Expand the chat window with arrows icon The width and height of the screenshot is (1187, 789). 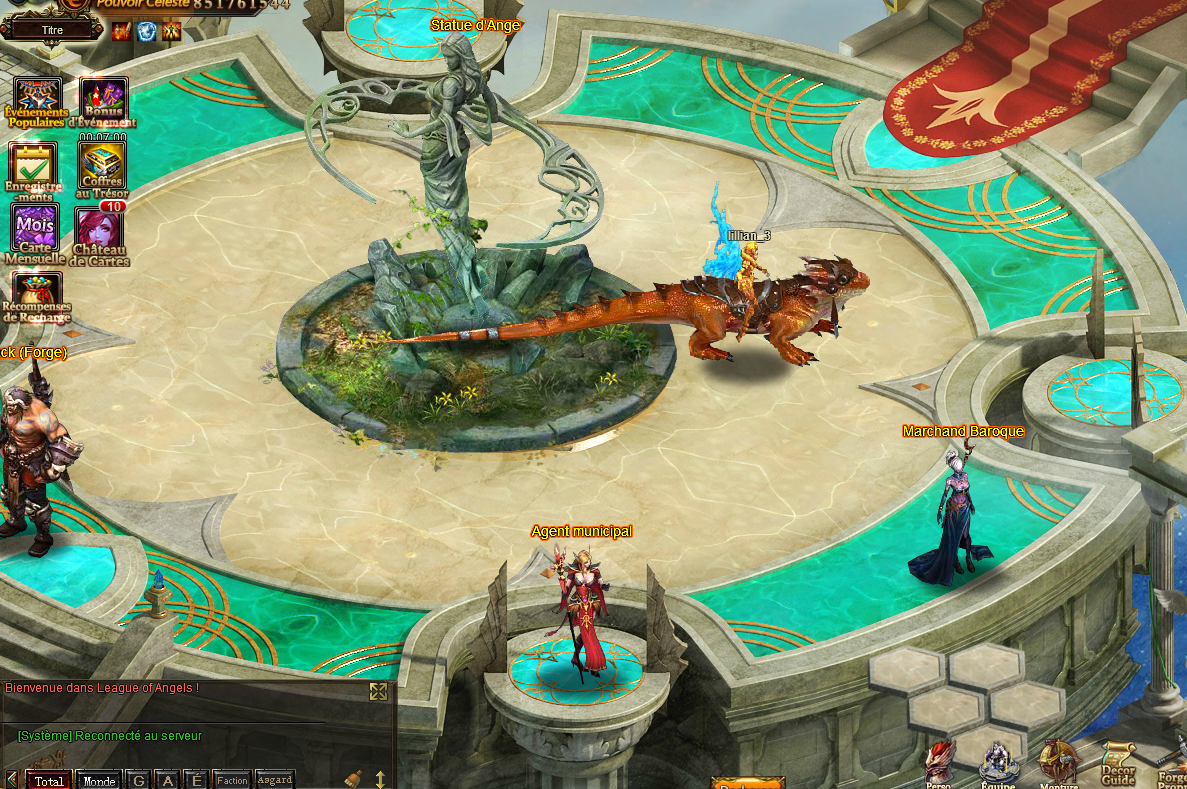click(x=378, y=691)
